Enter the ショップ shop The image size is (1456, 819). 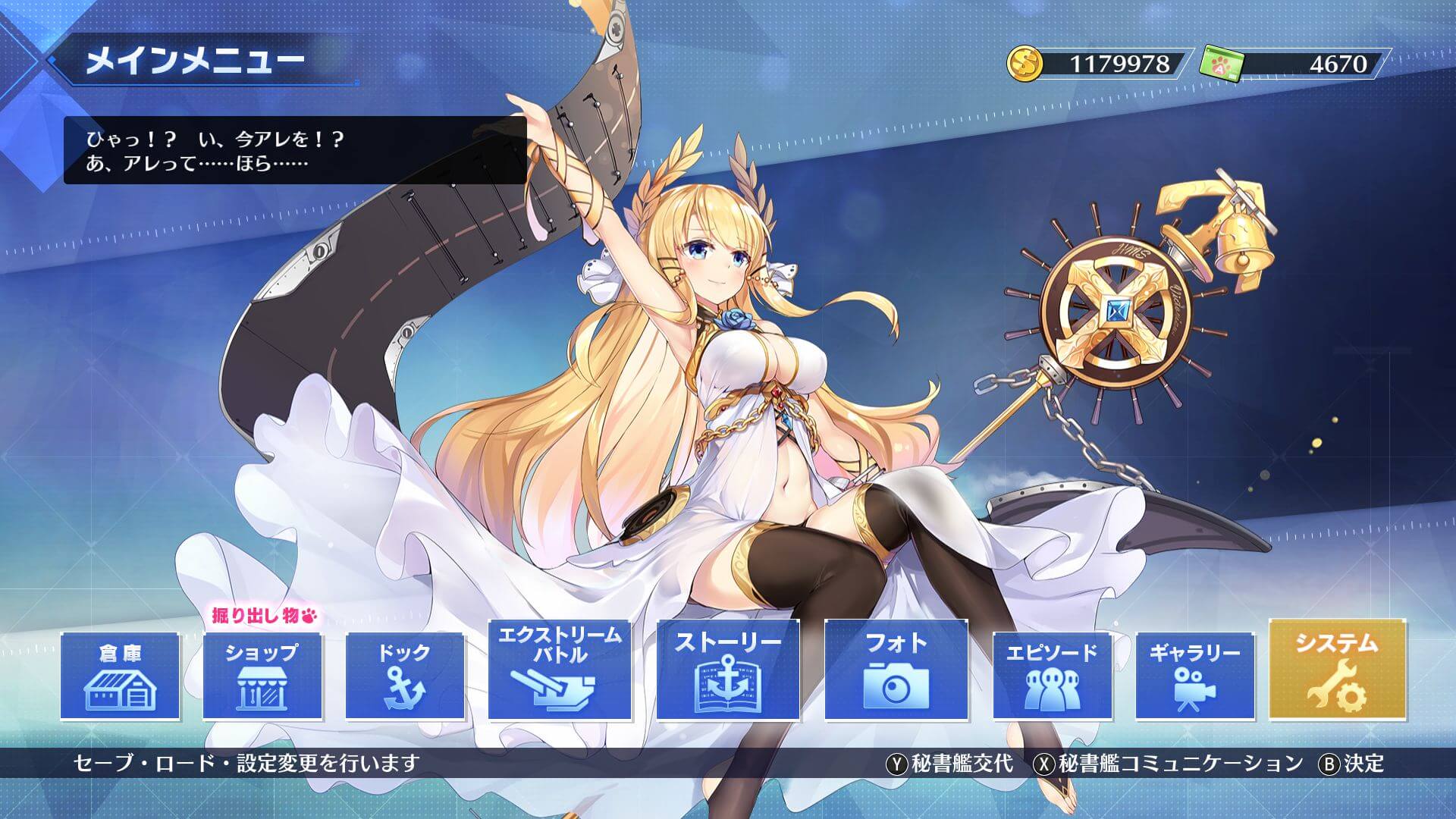(262, 676)
